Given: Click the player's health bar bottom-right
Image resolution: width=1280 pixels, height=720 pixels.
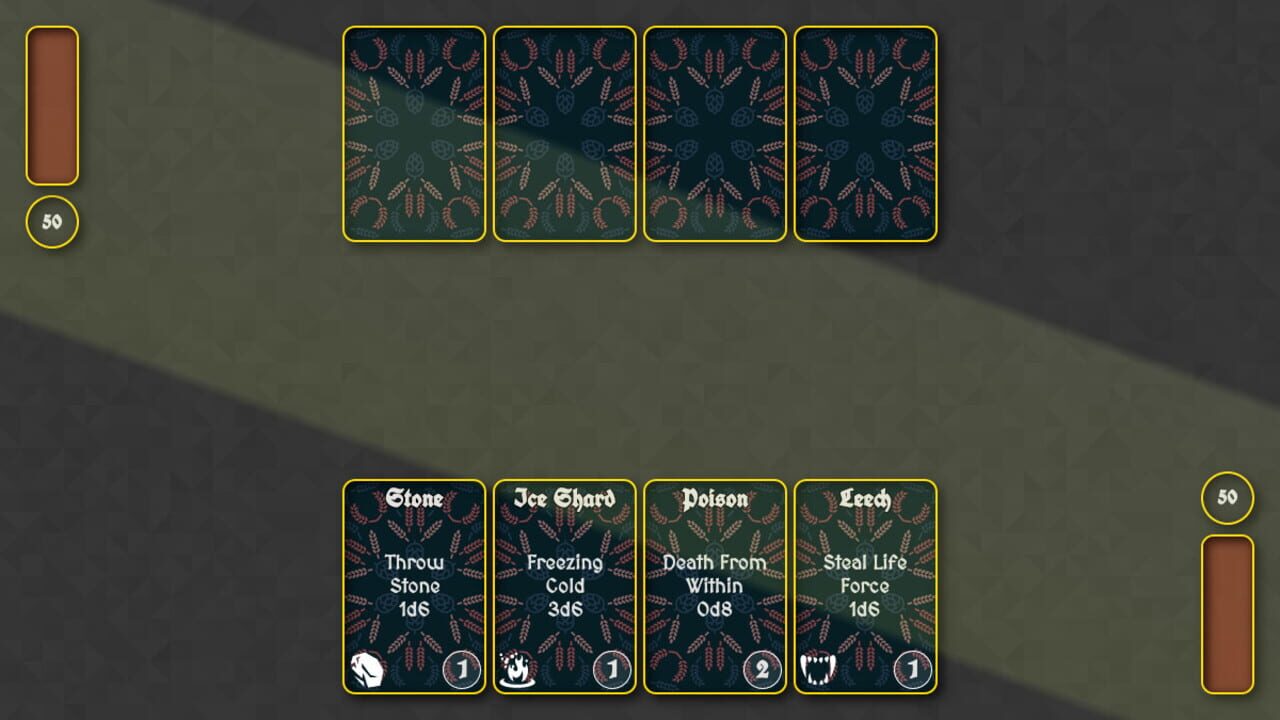Looking at the screenshot, I should coord(1228,615).
